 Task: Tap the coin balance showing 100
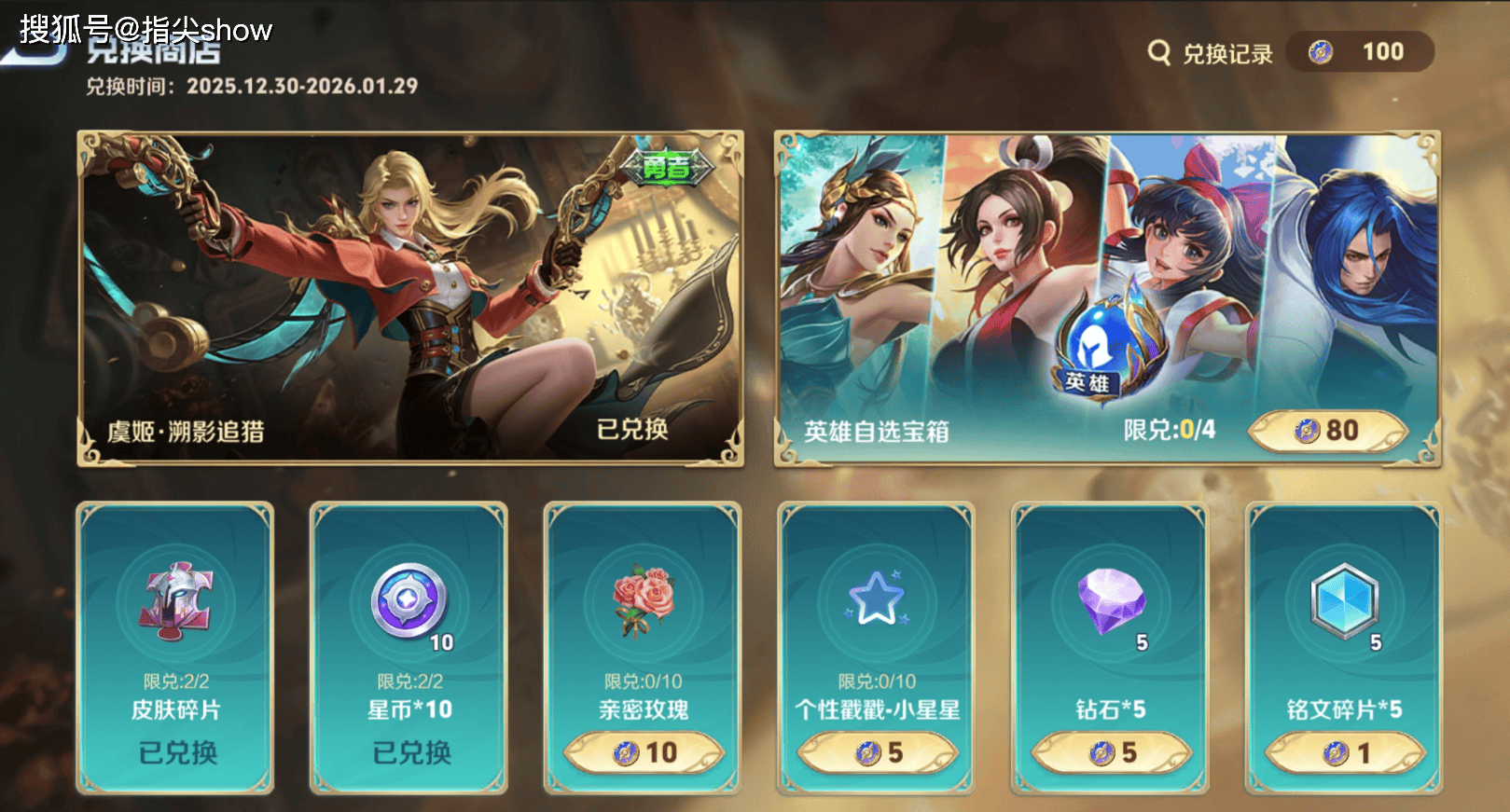pos(1360,52)
